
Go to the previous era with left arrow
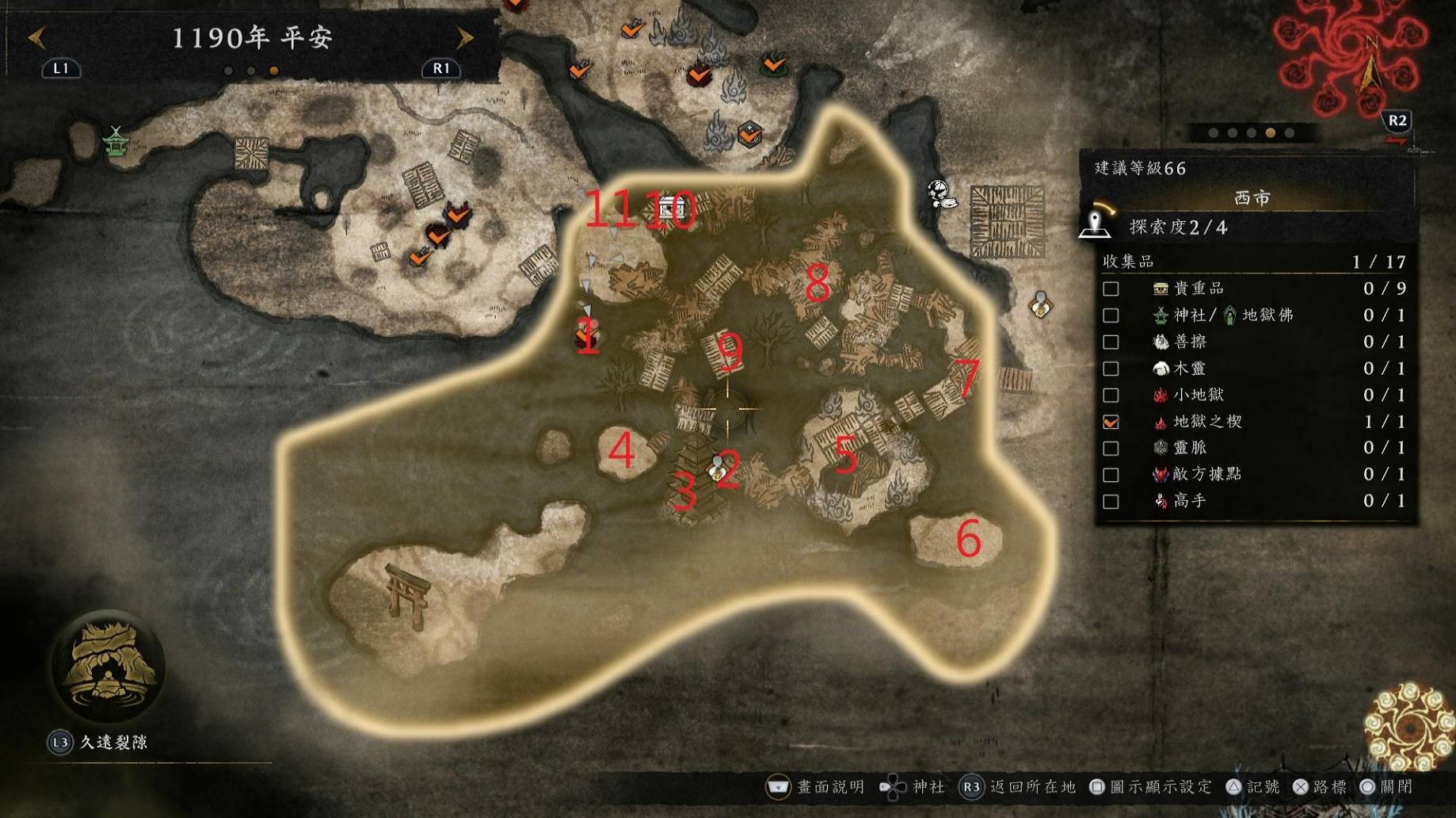coord(36,37)
